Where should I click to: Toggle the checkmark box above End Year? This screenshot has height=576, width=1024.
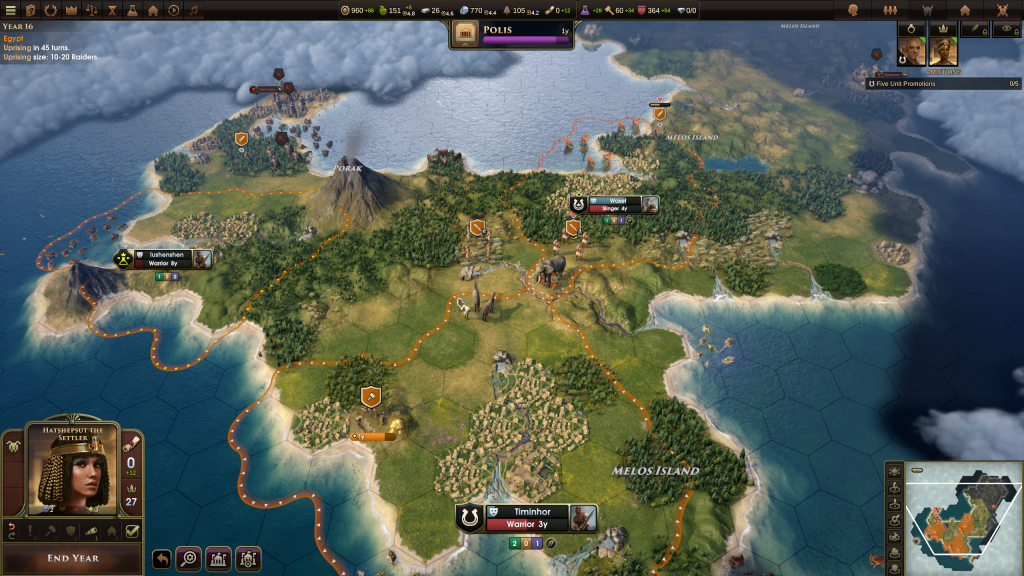(132, 531)
